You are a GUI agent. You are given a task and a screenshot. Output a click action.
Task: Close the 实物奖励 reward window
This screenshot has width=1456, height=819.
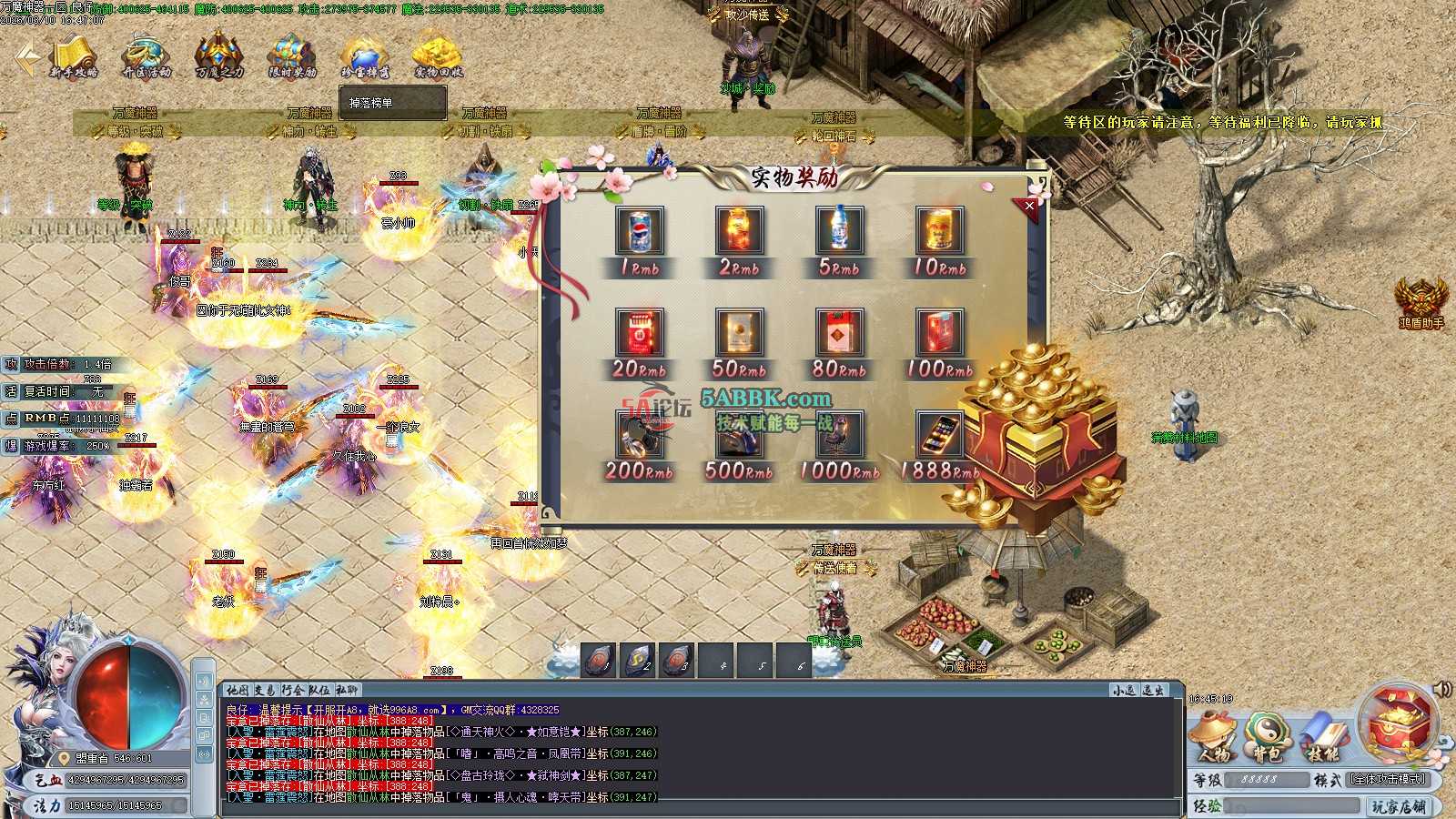pyautogui.click(x=1029, y=207)
